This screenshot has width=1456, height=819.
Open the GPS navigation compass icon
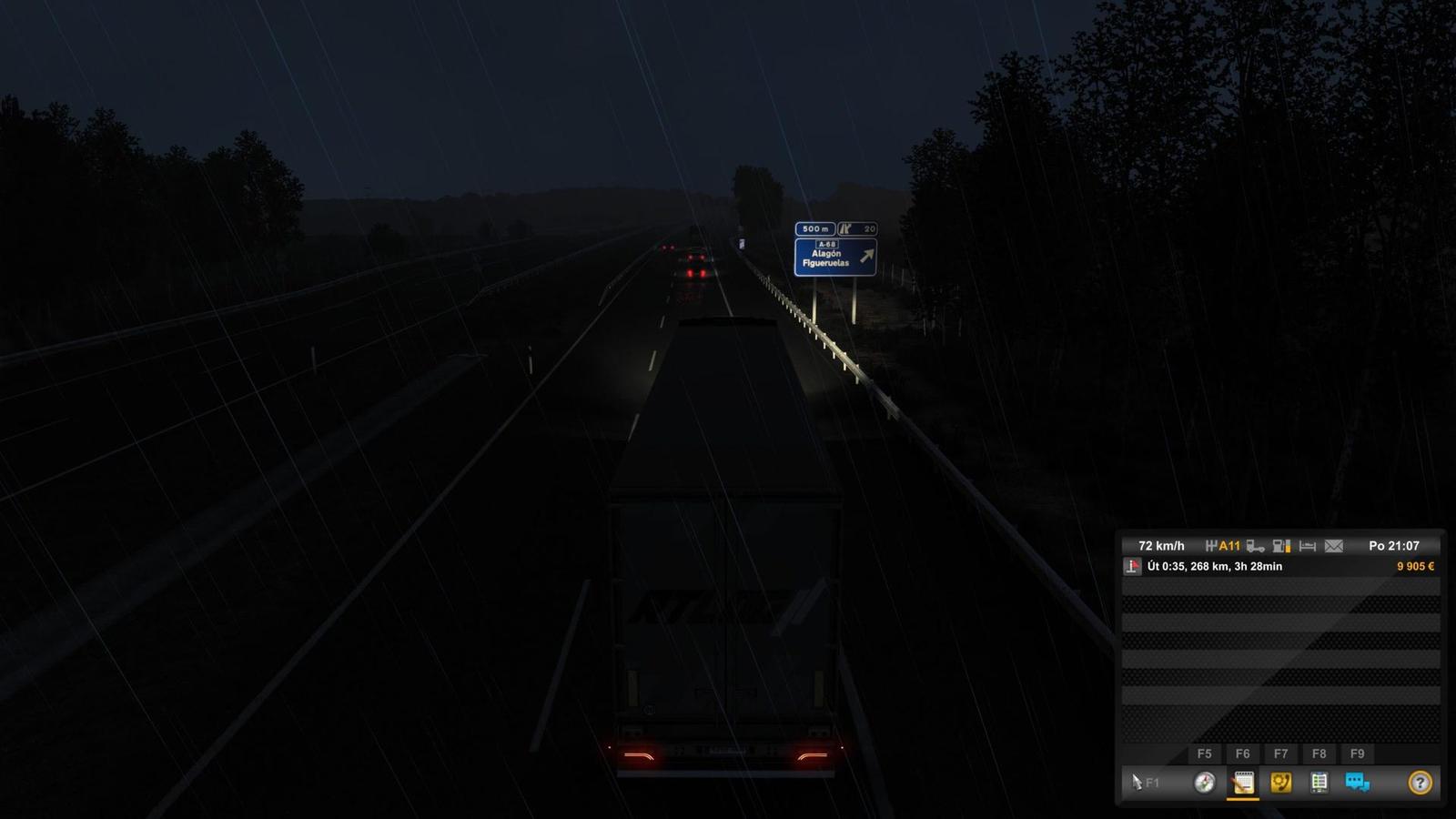[x=1204, y=782]
